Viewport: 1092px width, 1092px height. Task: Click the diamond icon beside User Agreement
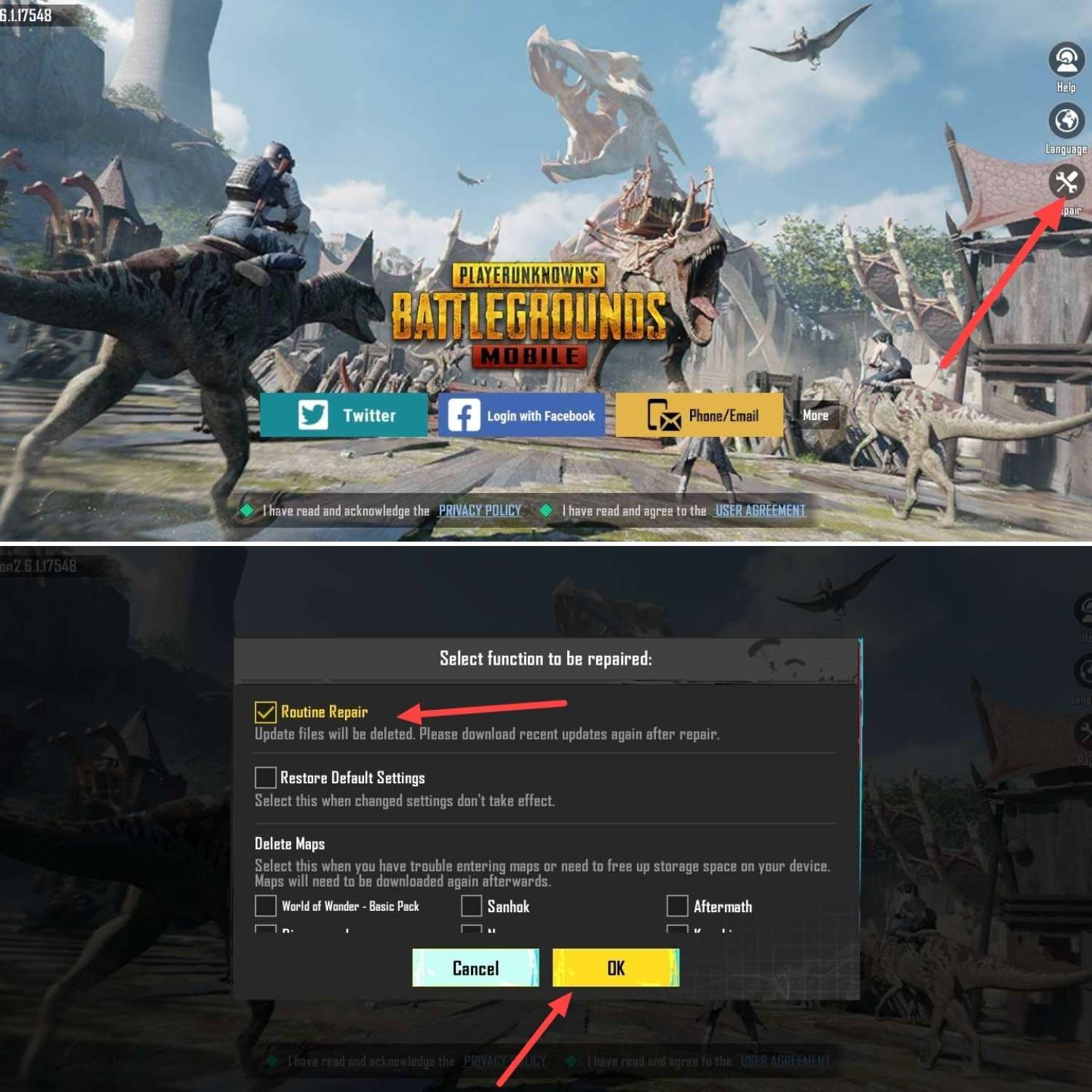[546, 510]
